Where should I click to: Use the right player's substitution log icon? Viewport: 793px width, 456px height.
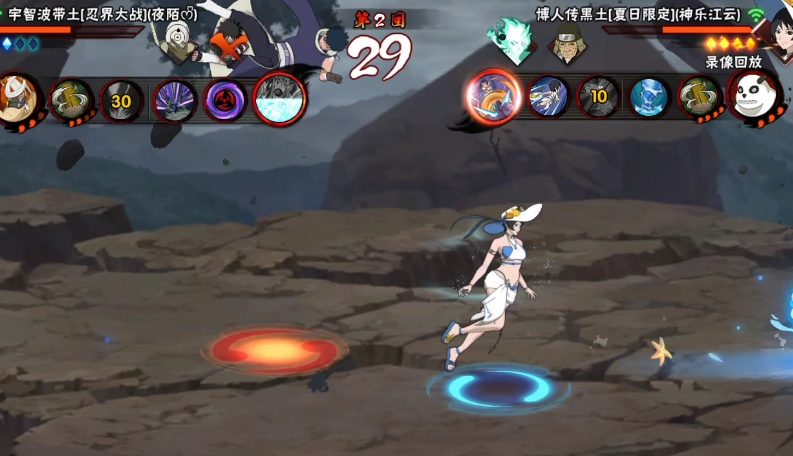[700, 97]
